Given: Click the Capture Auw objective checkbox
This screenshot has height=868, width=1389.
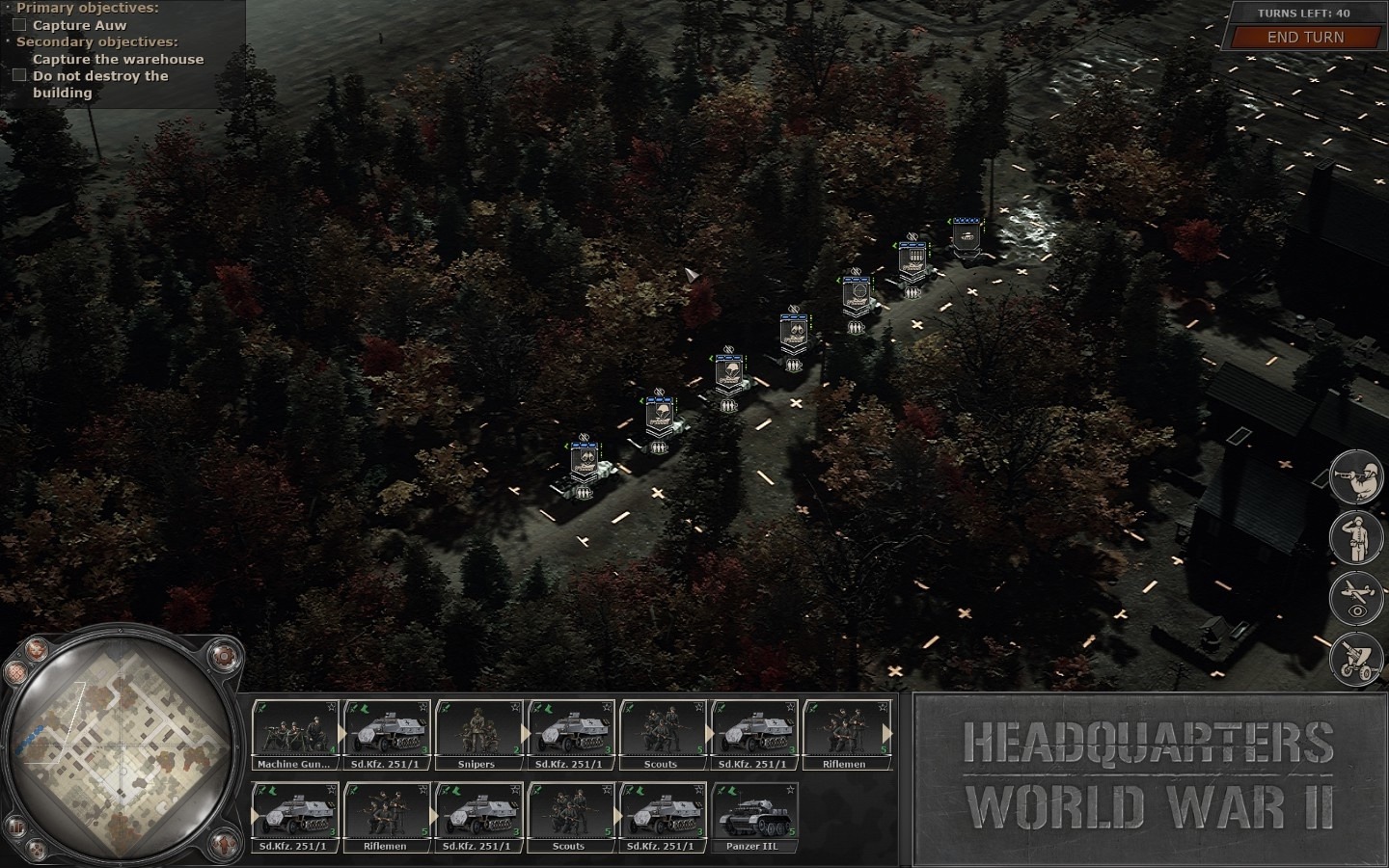Looking at the screenshot, I should [x=19, y=25].
